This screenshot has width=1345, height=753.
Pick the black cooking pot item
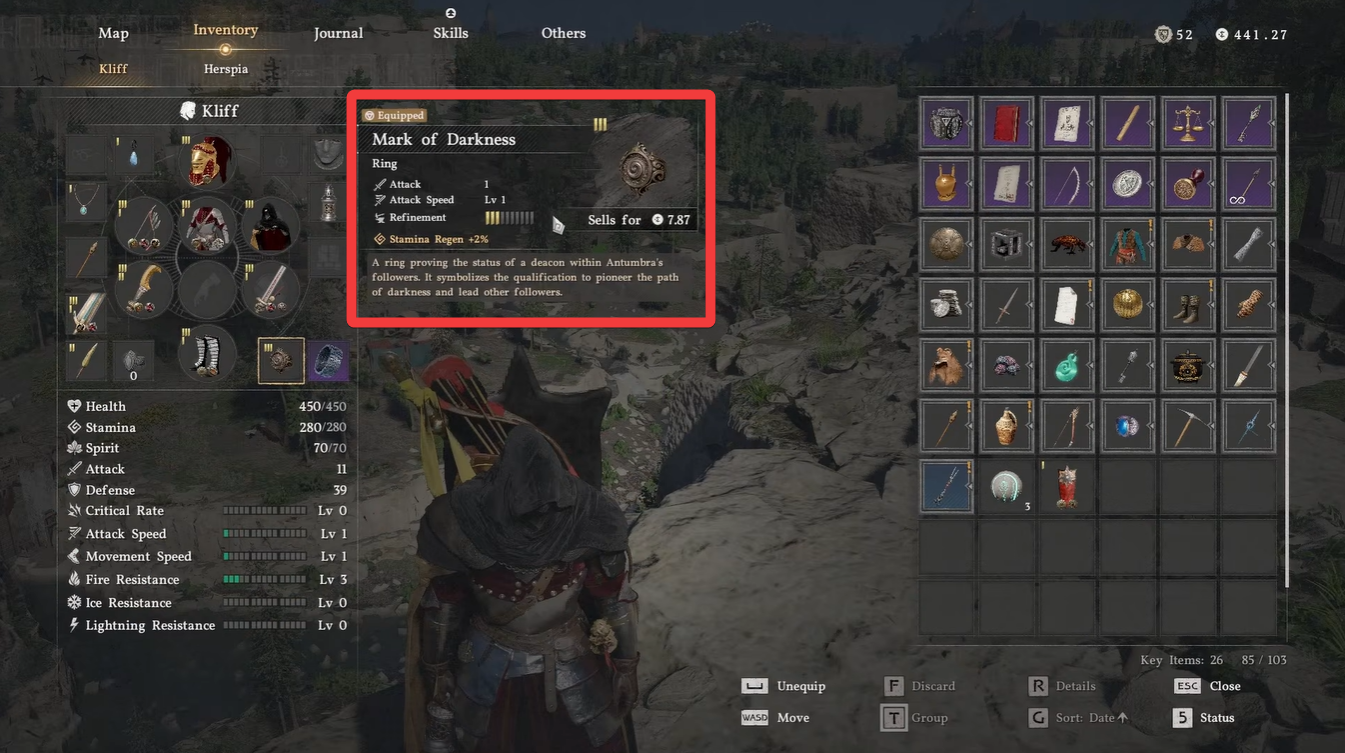(x=1188, y=364)
